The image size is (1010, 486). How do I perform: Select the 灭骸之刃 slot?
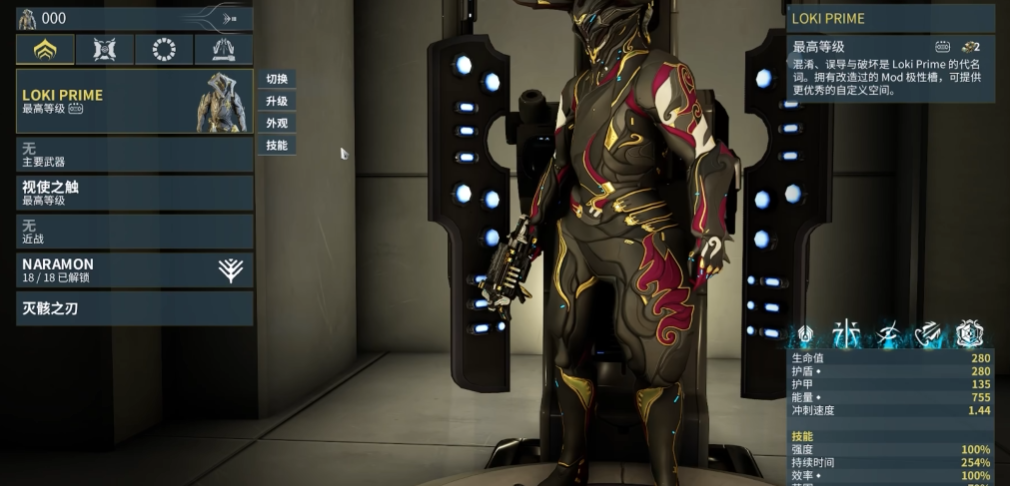click(x=134, y=308)
